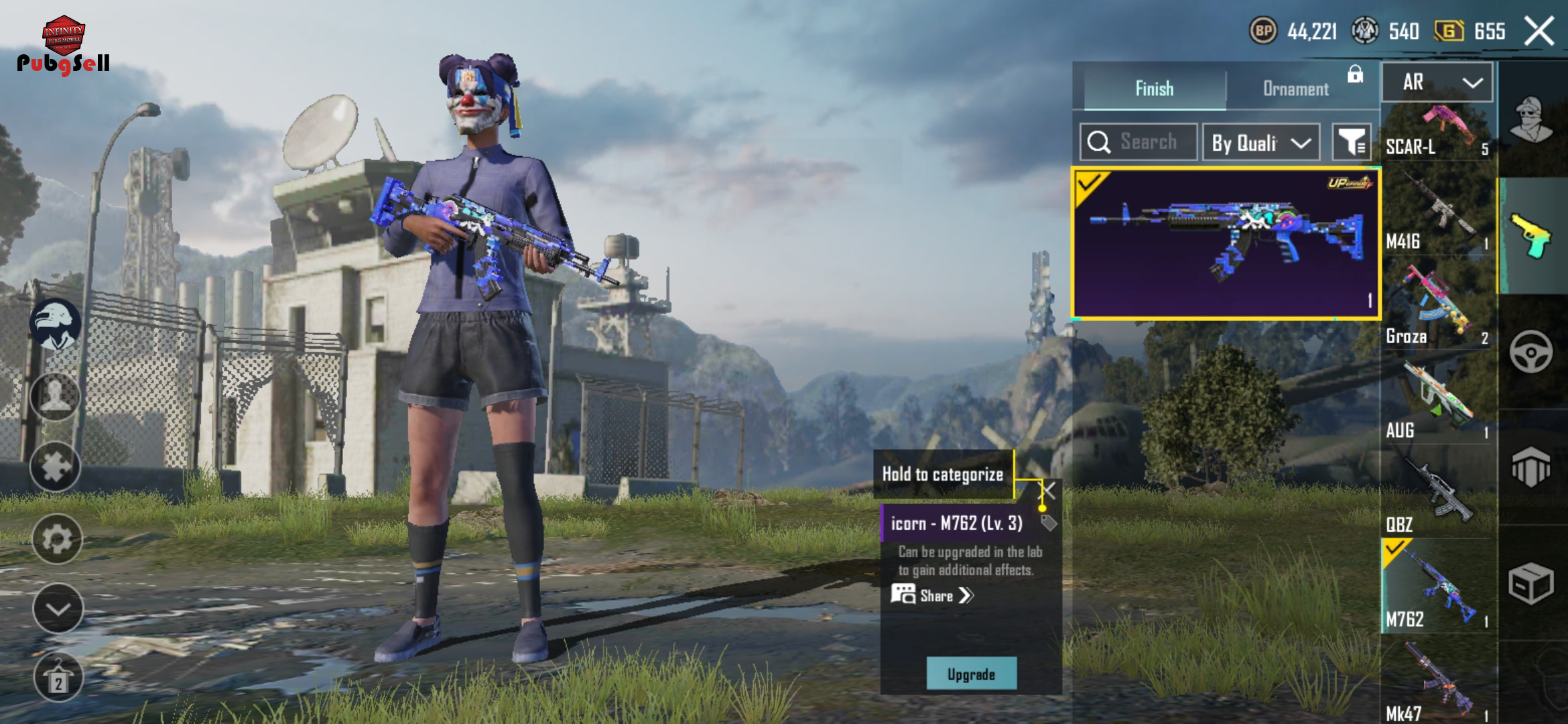
Task: Open the AR weapon type dropdown
Action: tap(1437, 82)
